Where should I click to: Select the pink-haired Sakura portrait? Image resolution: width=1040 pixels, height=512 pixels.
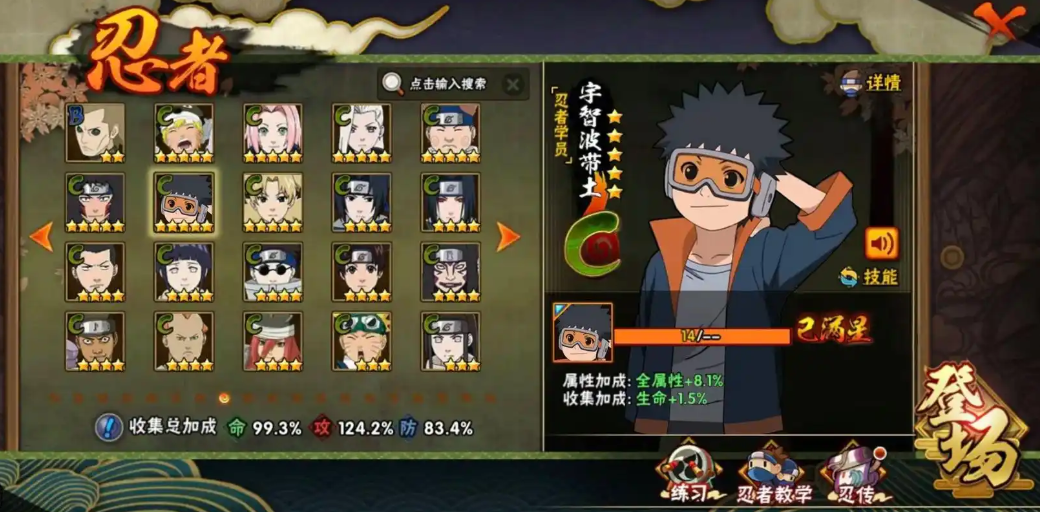point(273,132)
